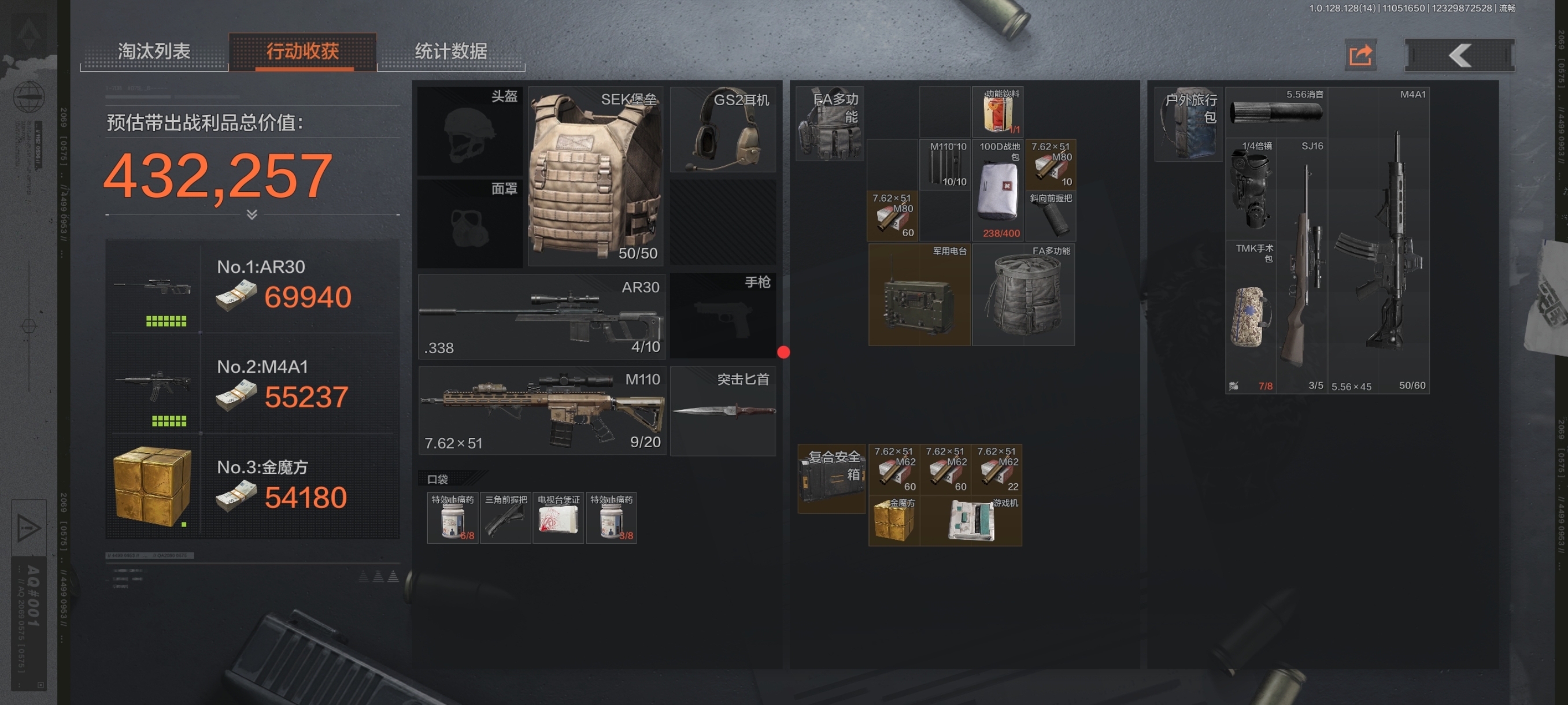Click the share/export button
The height and width of the screenshot is (705, 1568).
pyautogui.click(x=1360, y=54)
